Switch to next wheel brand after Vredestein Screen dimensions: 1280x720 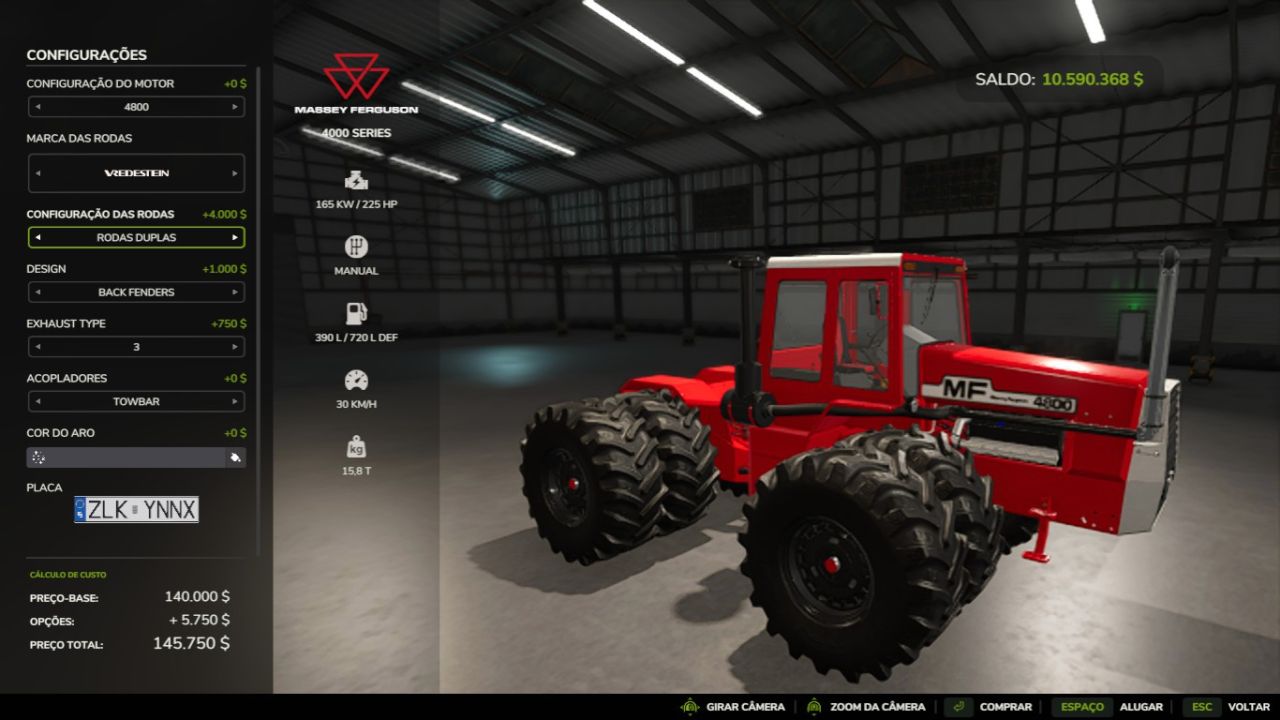pyautogui.click(x=235, y=173)
